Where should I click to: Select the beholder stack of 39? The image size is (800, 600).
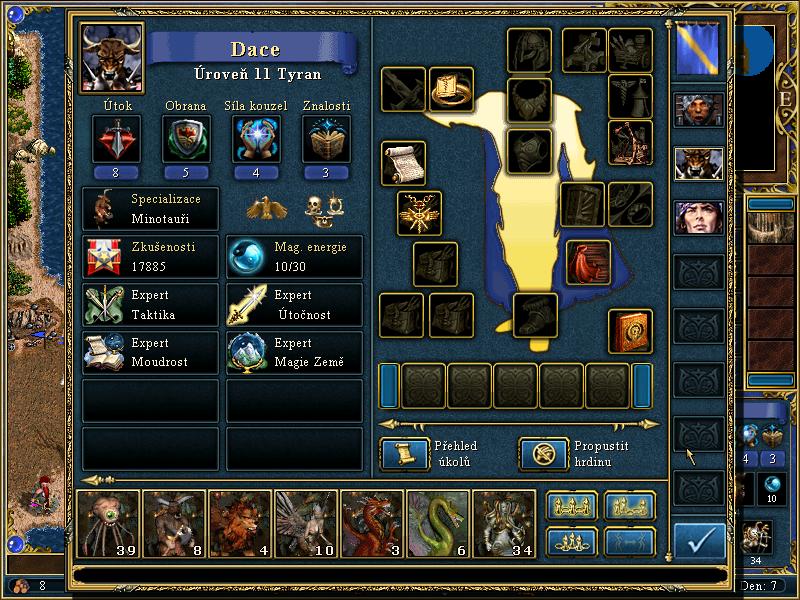[107, 522]
